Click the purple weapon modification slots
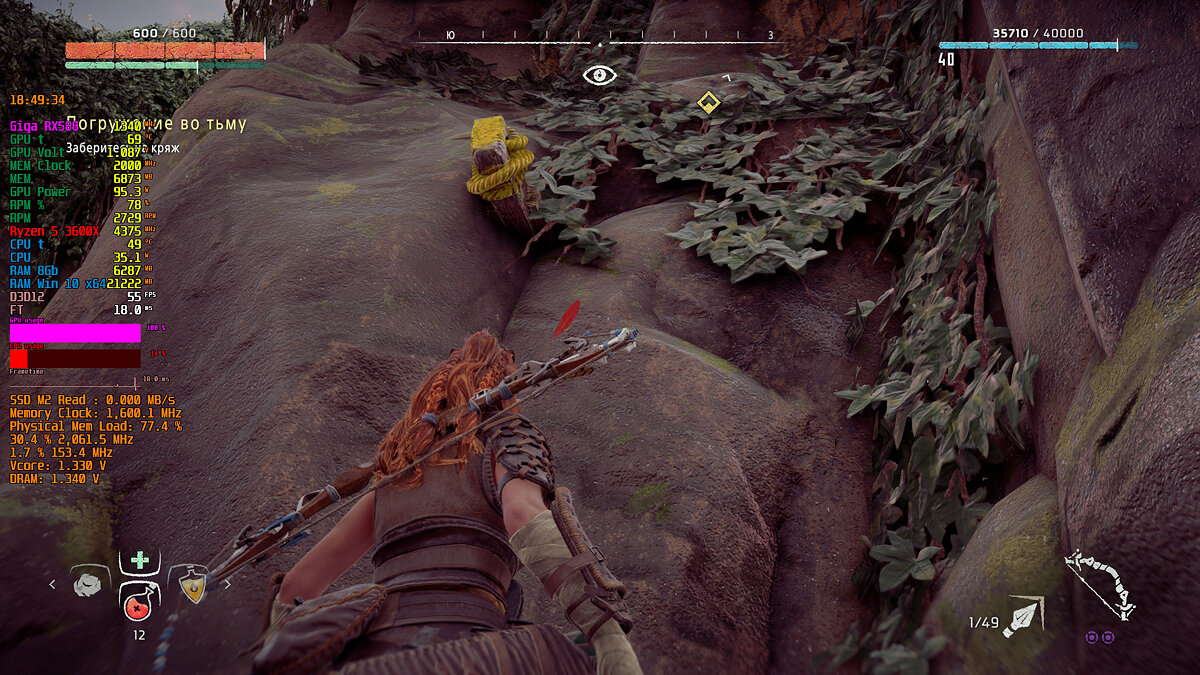 click(1100, 637)
